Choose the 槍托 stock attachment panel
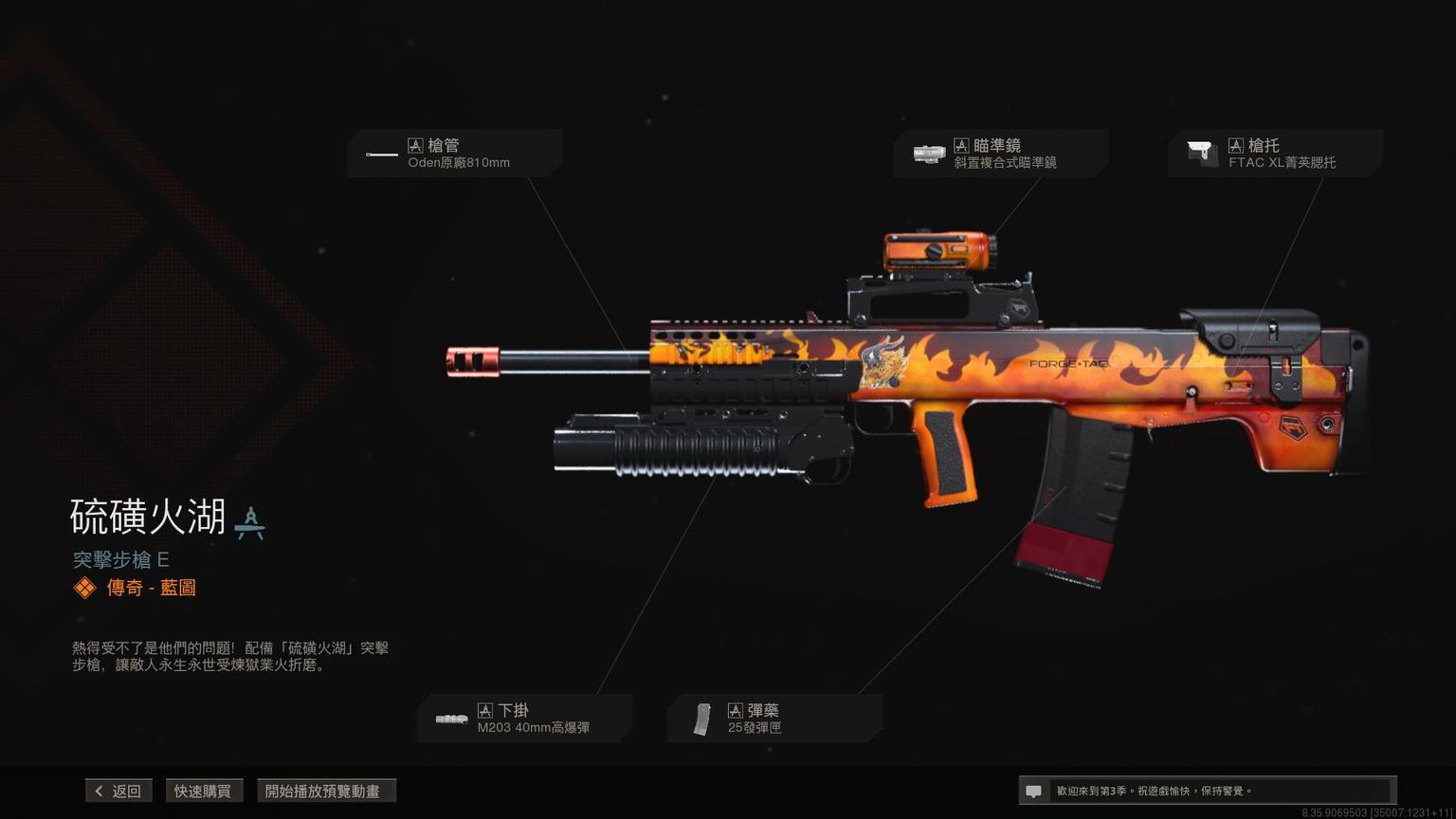The image size is (1456, 819). [x=1275, y=154]
